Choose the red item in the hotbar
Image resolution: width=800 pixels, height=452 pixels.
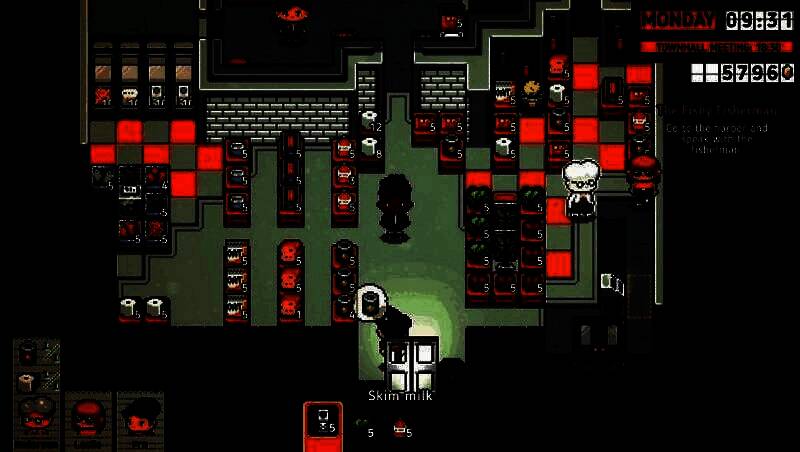coord(399,427)
